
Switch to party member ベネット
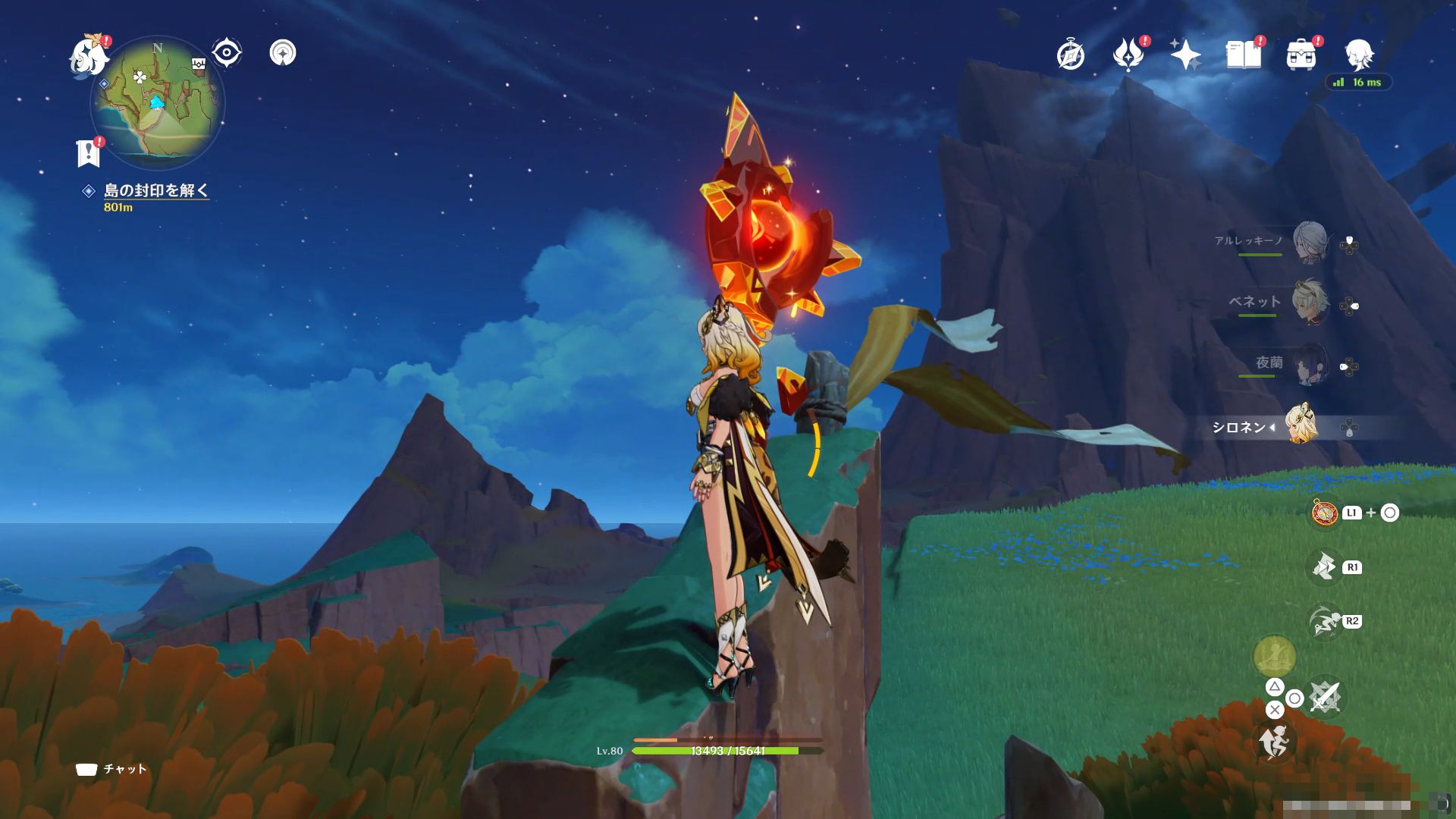[1310, 303]
